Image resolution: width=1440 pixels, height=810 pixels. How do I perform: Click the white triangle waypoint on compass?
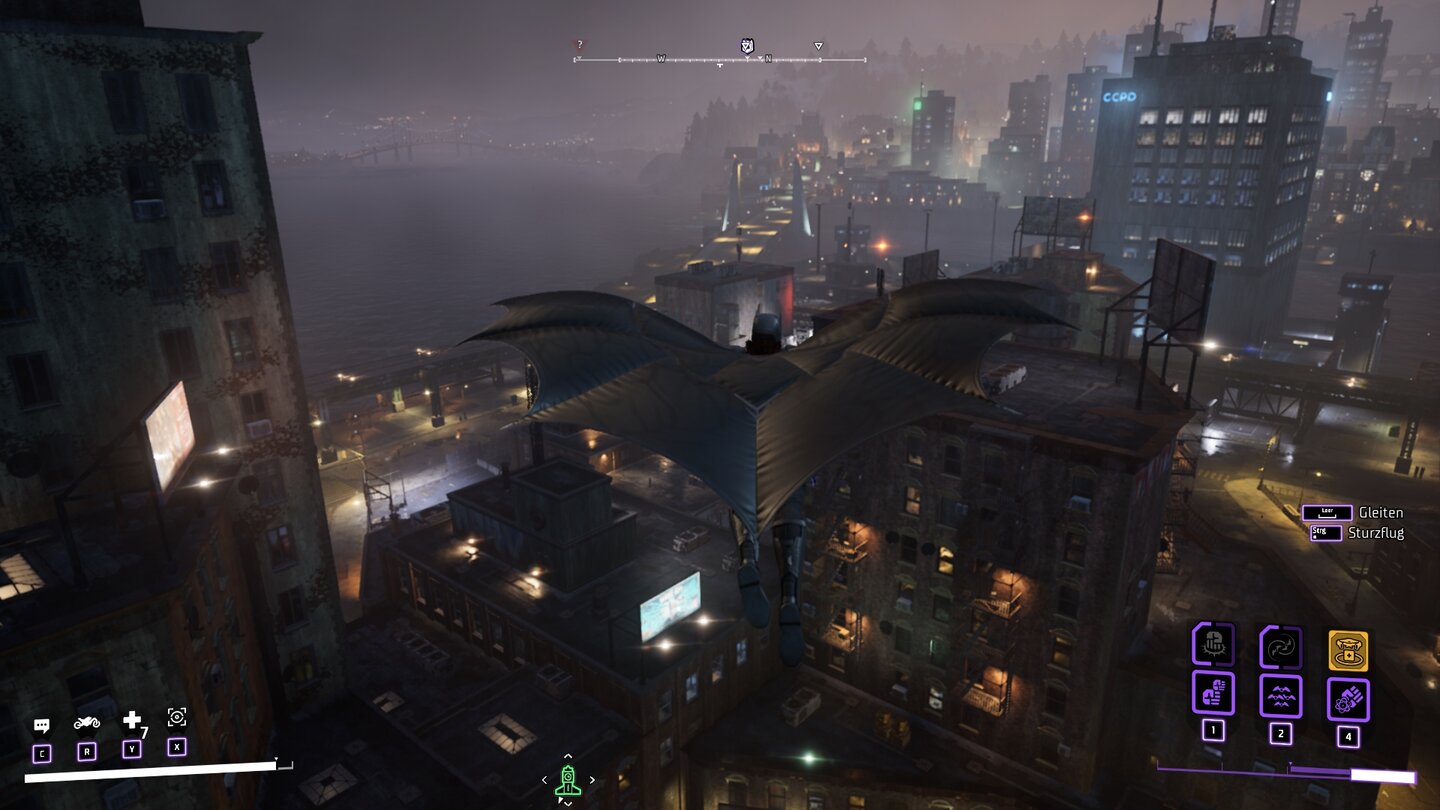(x=818, y=46)
